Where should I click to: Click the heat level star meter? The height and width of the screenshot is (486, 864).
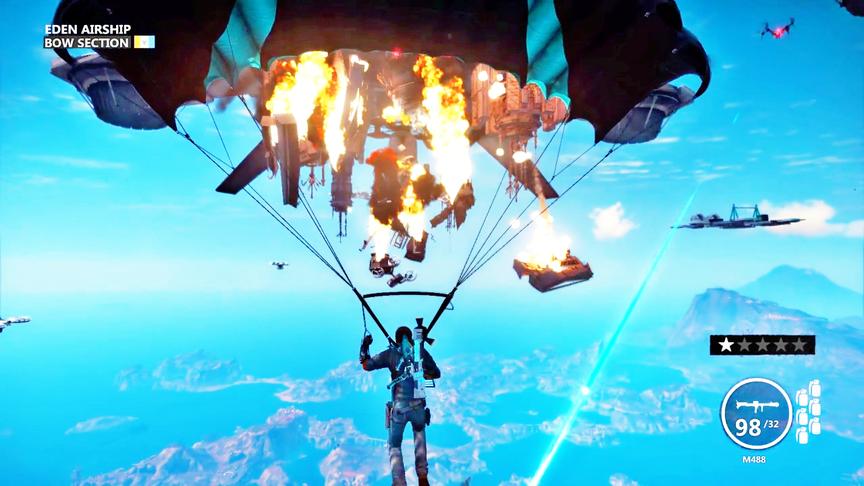pos(762,345)
